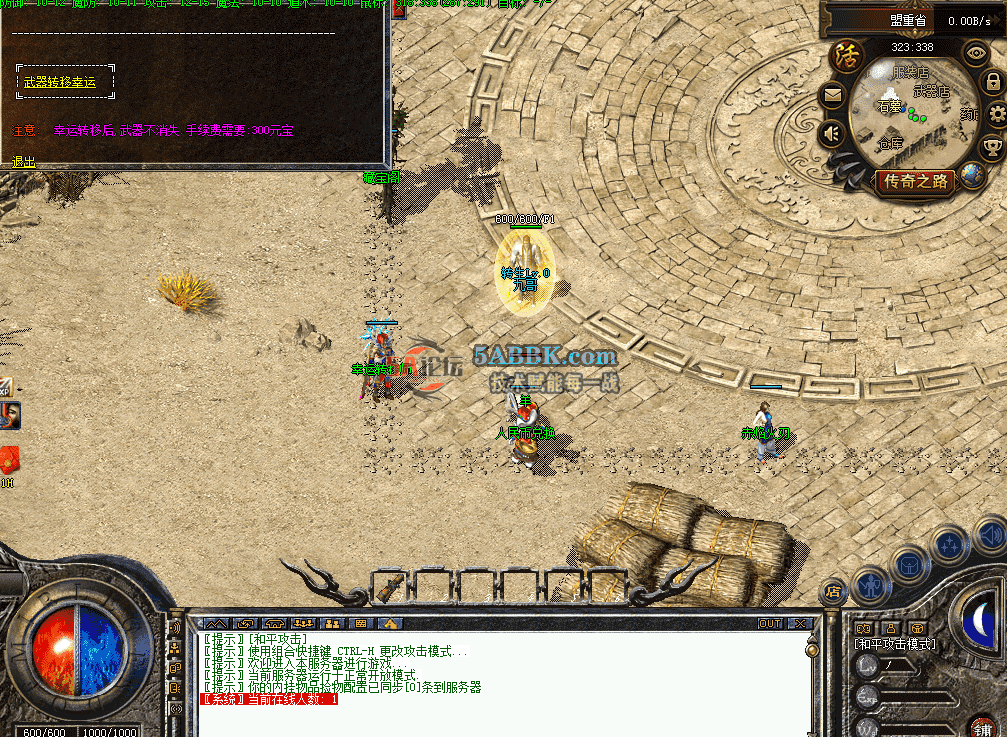1007x737 pixels.
Task: Open the 店 shop icon
Action: tap(832, 591)
